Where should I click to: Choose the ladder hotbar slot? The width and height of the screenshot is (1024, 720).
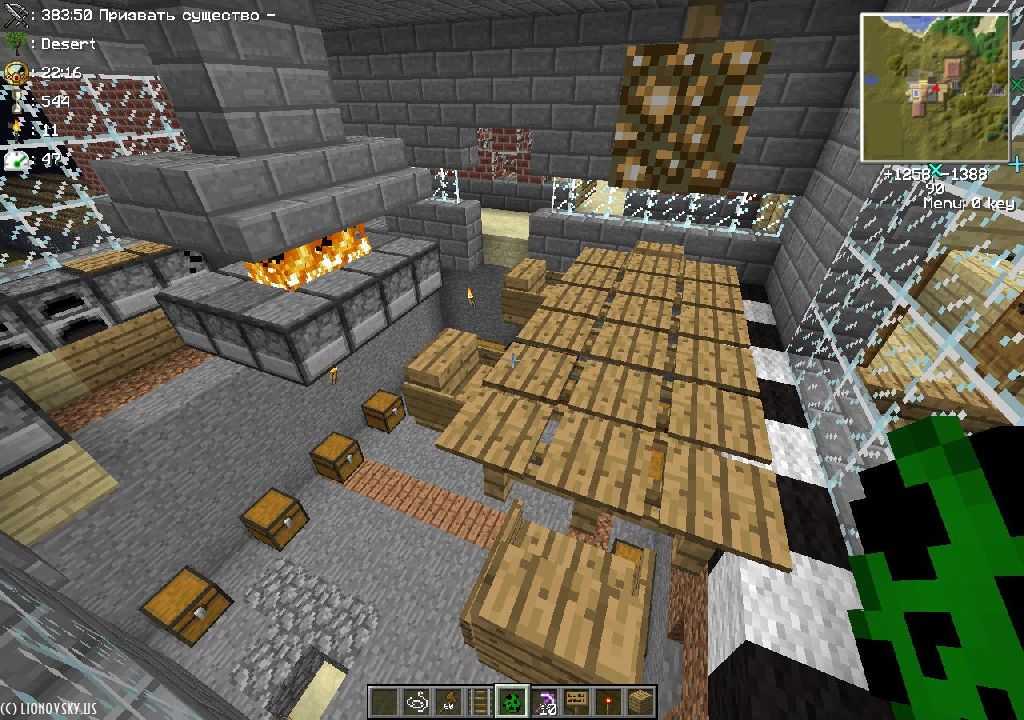point(480,702)
